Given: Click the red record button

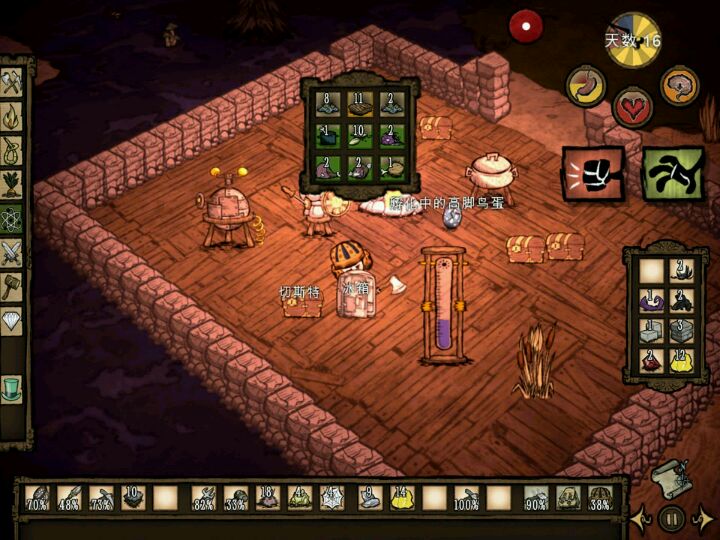Looking at the screenshot, I should coord(523,25).
